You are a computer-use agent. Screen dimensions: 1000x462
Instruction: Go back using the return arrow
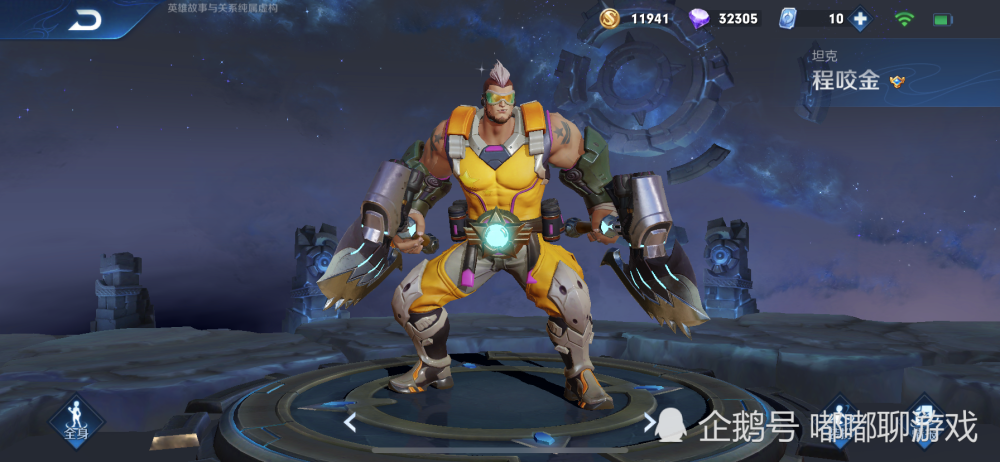(x=85, y=19)
